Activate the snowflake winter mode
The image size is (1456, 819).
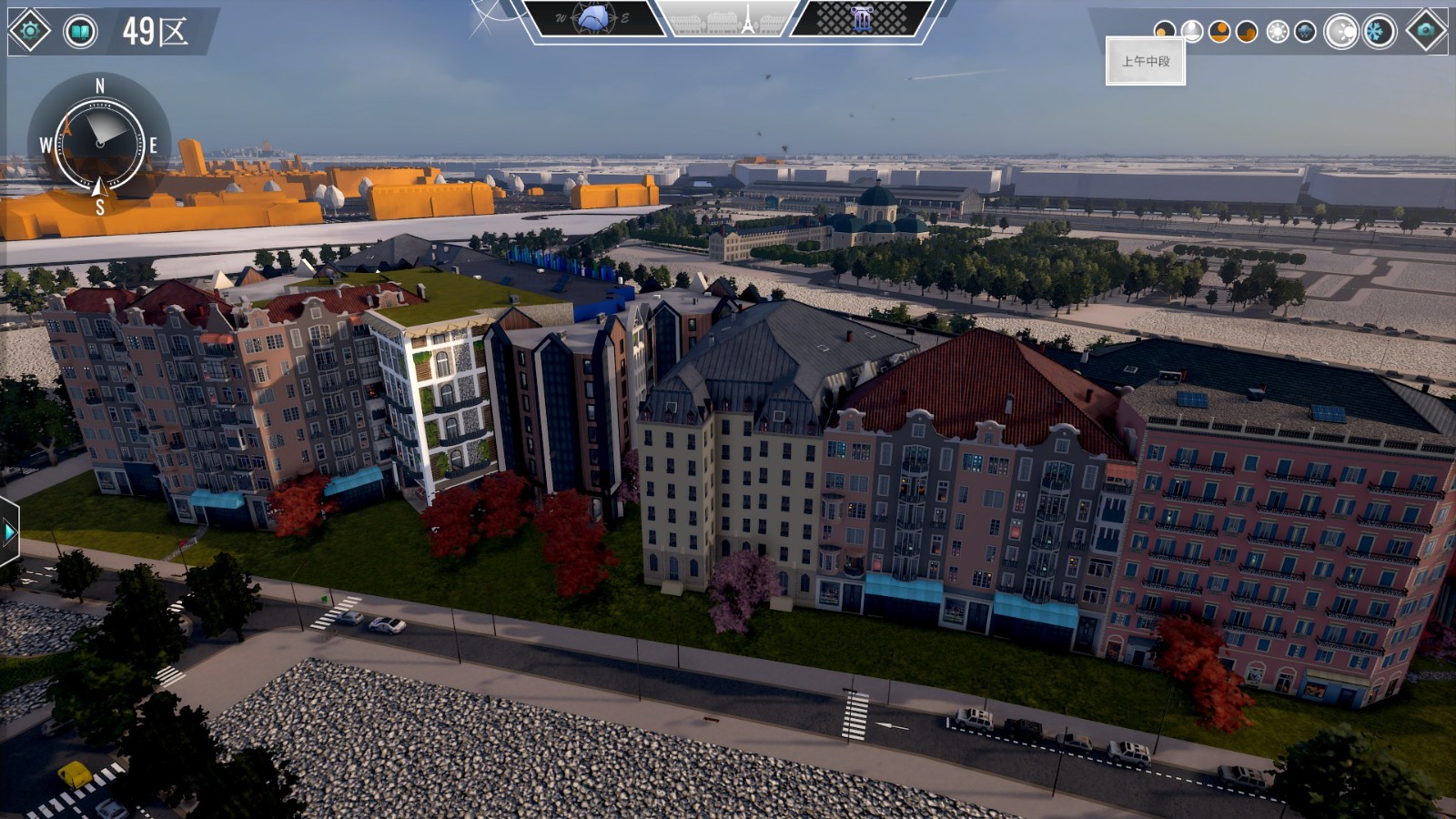tap(1379, 32)
